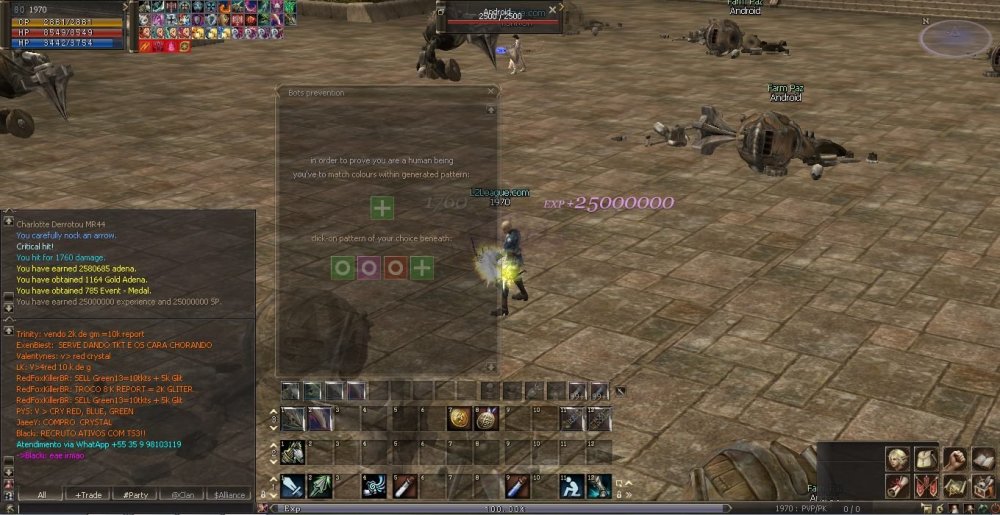The height and width of the screenshot is (515, 1000).
Task: Click the circular minimap radar
Action: coord(955,39)
